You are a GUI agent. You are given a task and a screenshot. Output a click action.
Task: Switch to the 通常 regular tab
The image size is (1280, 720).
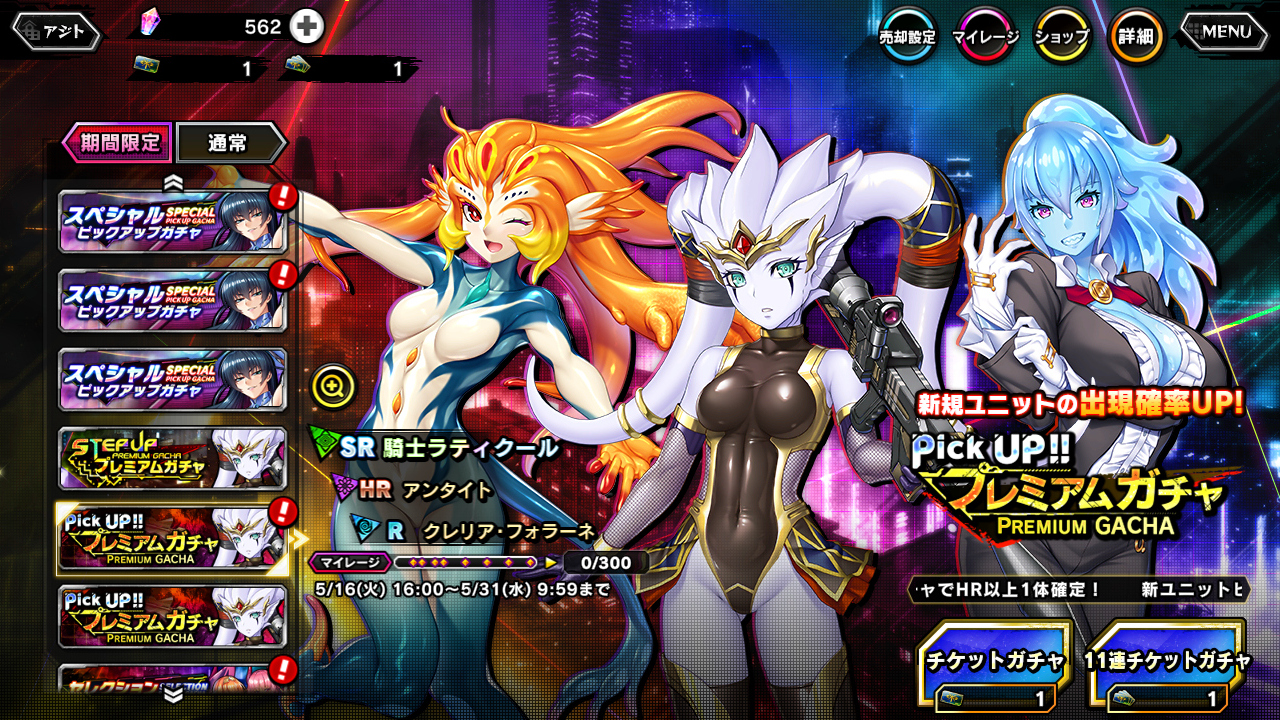click(229, 143)
